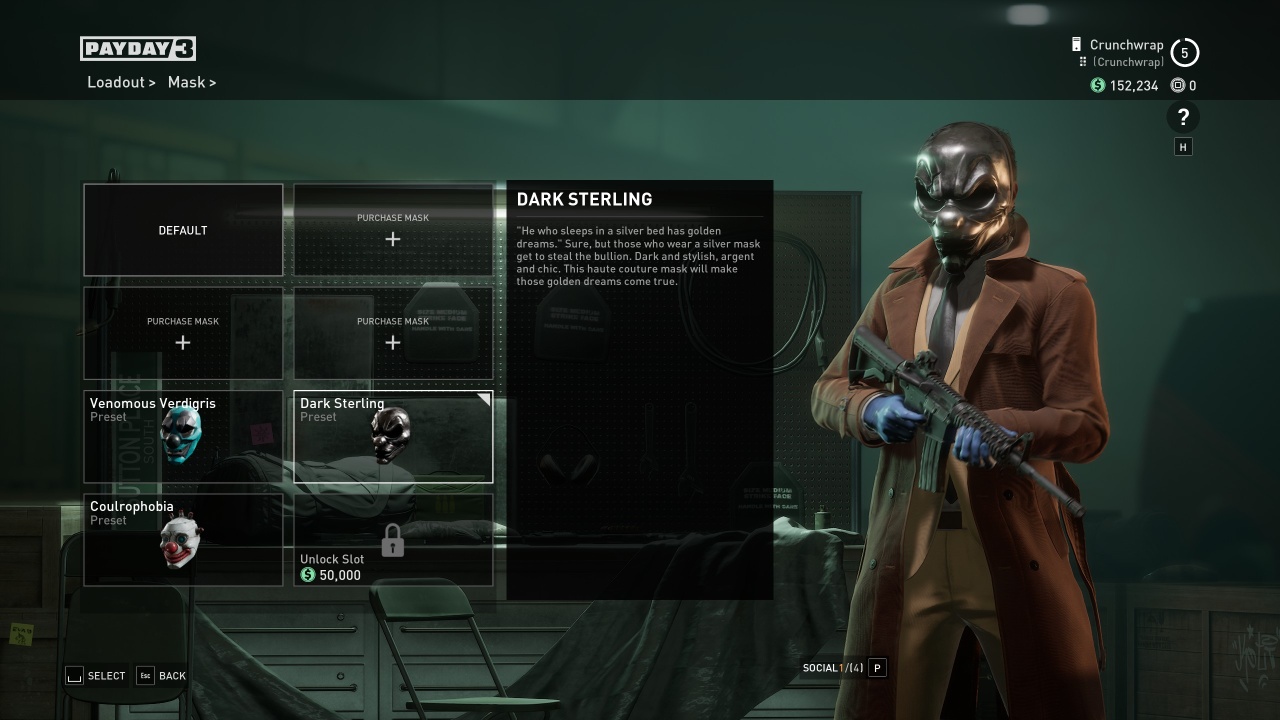This screenshot has height=720, width=1280.
Task: Click the green cash currency icon
Action: coord(1095,86)
